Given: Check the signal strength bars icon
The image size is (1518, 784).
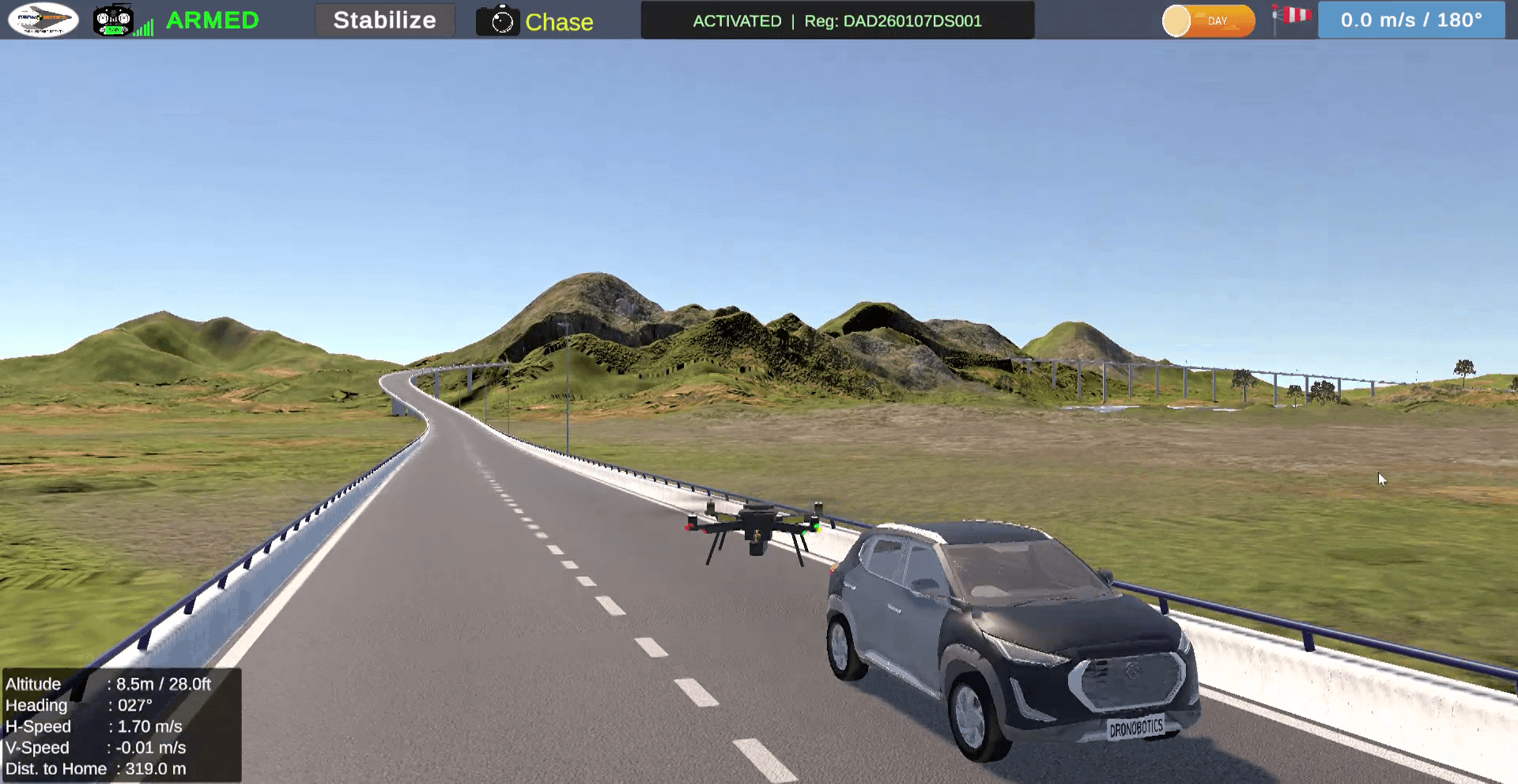Looking at the screenshot, I should pos(142,24).
